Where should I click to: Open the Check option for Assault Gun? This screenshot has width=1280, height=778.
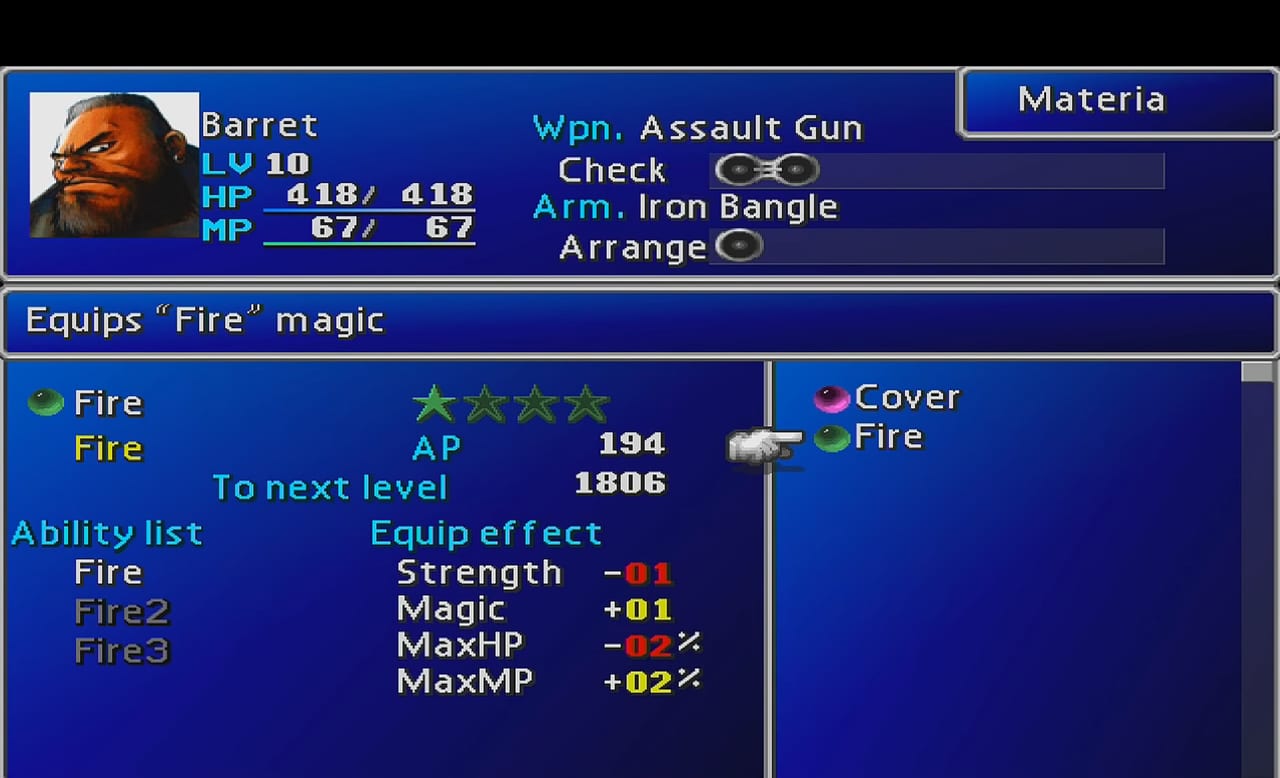tap(611, 170)
